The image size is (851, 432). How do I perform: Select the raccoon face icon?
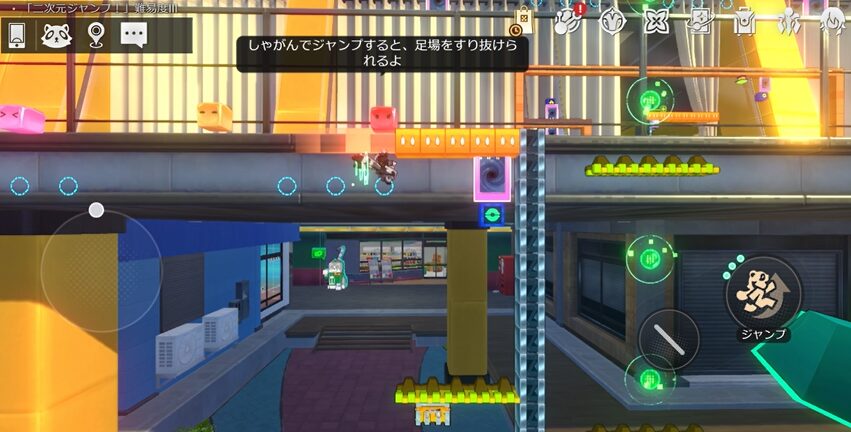(x=56, y=35)
